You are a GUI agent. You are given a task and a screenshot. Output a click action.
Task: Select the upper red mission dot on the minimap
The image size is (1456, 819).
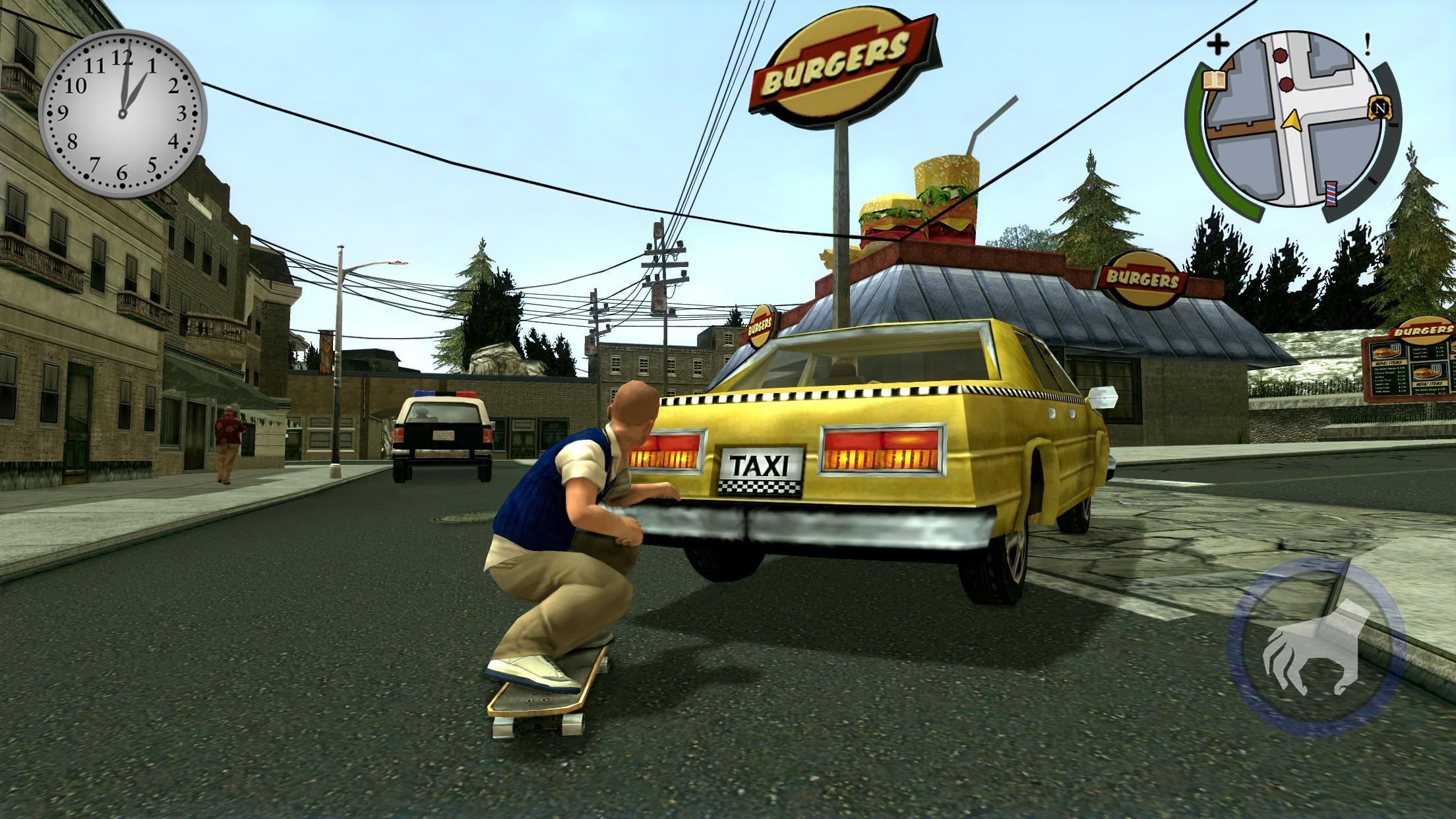click(1280, 55)
